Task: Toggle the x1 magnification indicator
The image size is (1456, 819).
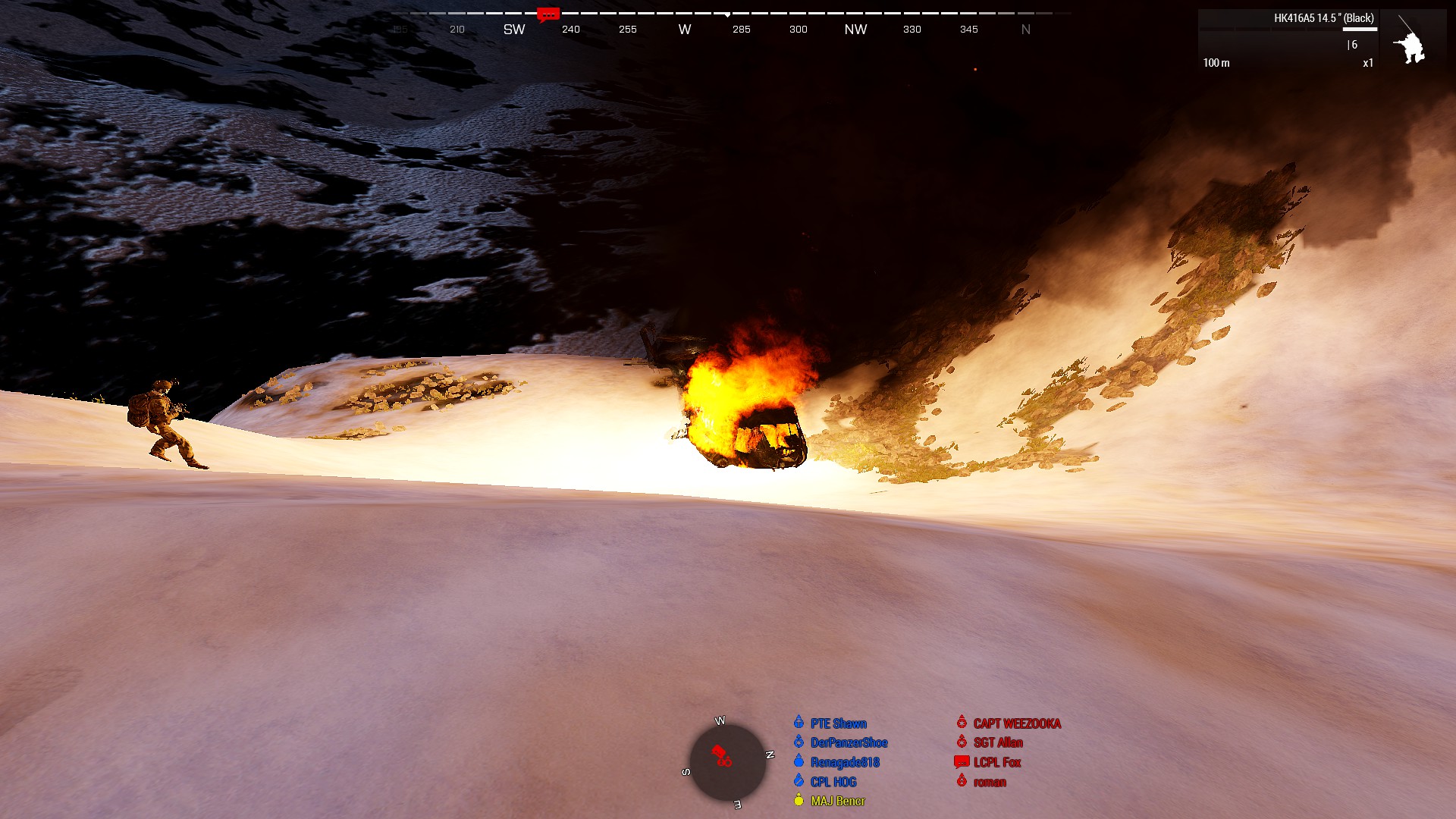Action: [x=1367, y=63]
